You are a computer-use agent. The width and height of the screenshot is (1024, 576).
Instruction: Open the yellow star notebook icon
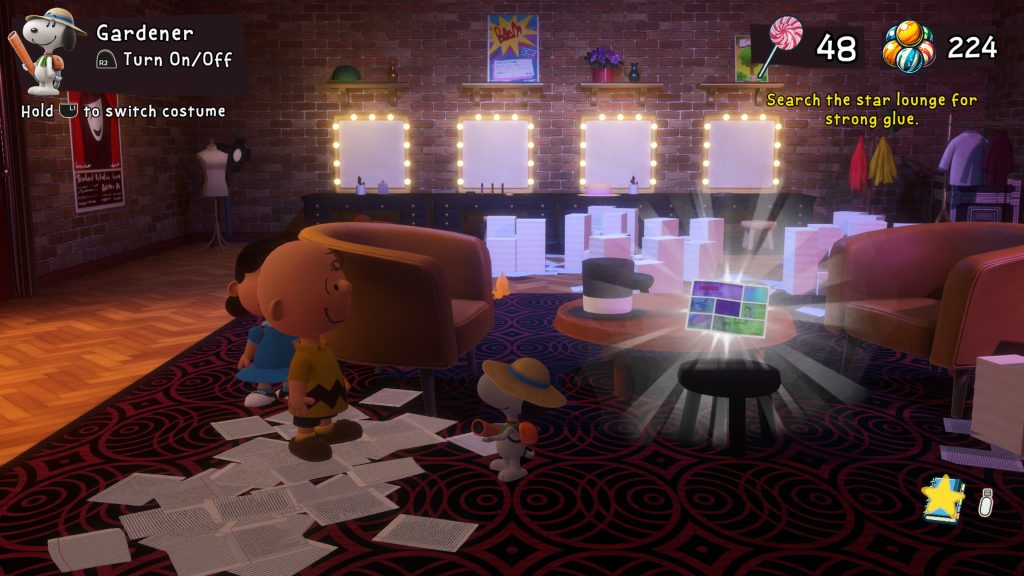[943, 498]
